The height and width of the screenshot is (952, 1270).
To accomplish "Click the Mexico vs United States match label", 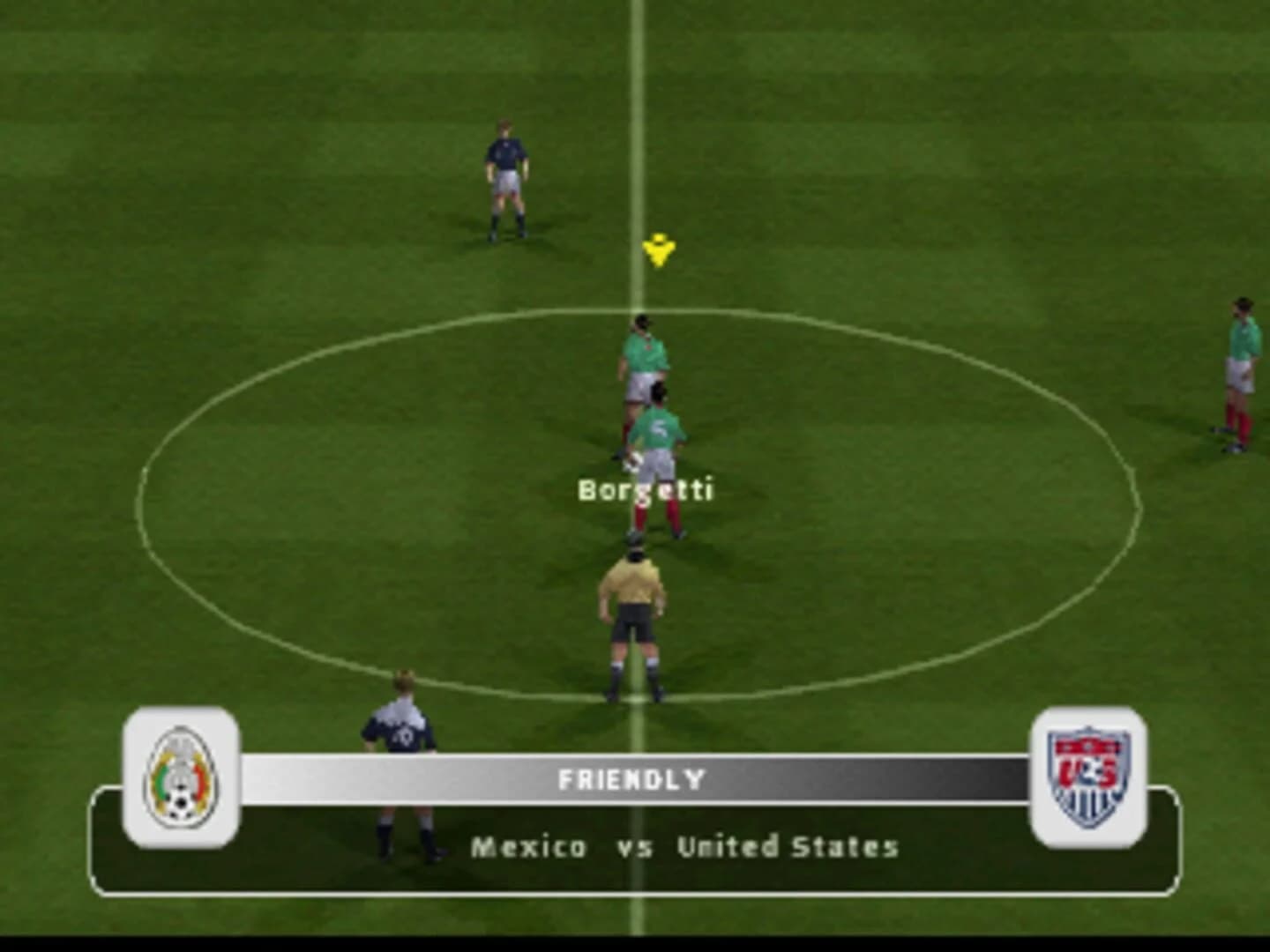I will [684, 848].
